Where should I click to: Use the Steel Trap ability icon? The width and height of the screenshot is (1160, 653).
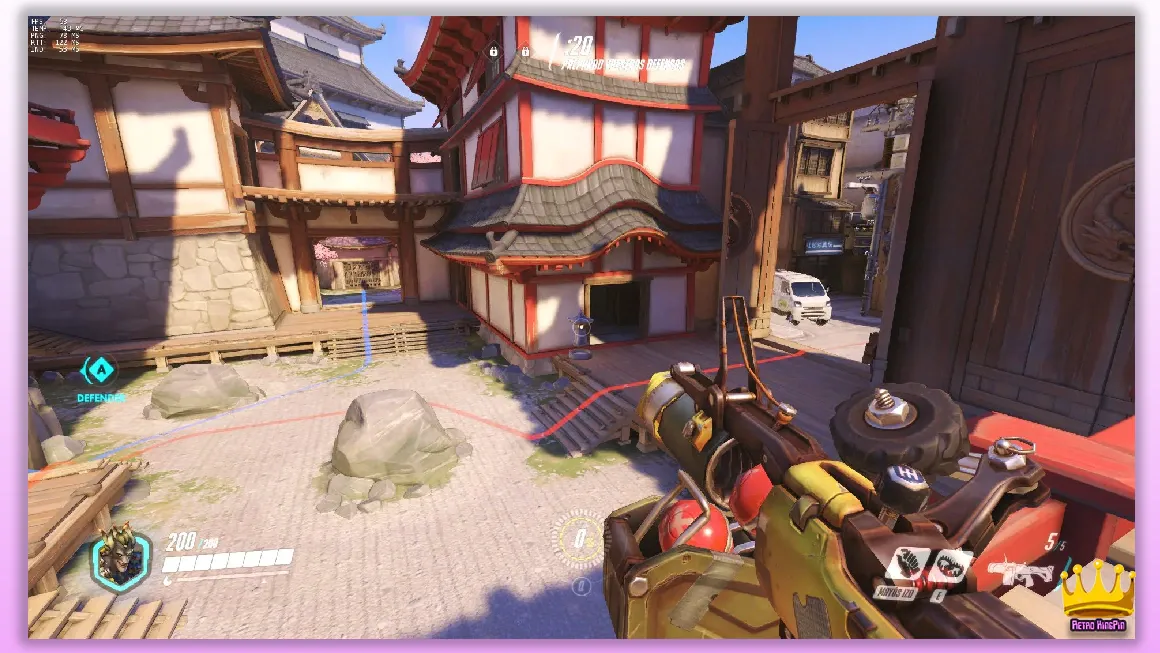[x=949, y=567]
